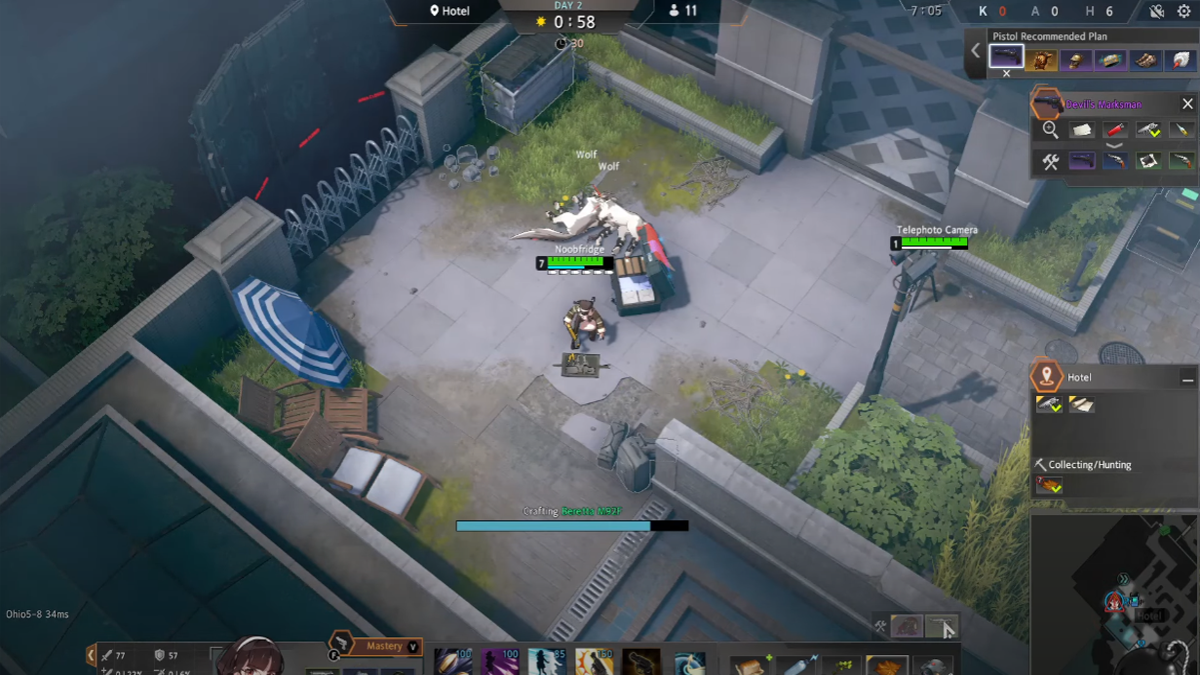
Task: Click the hammer and wrench crafting icon
Action: (1050, 162)
